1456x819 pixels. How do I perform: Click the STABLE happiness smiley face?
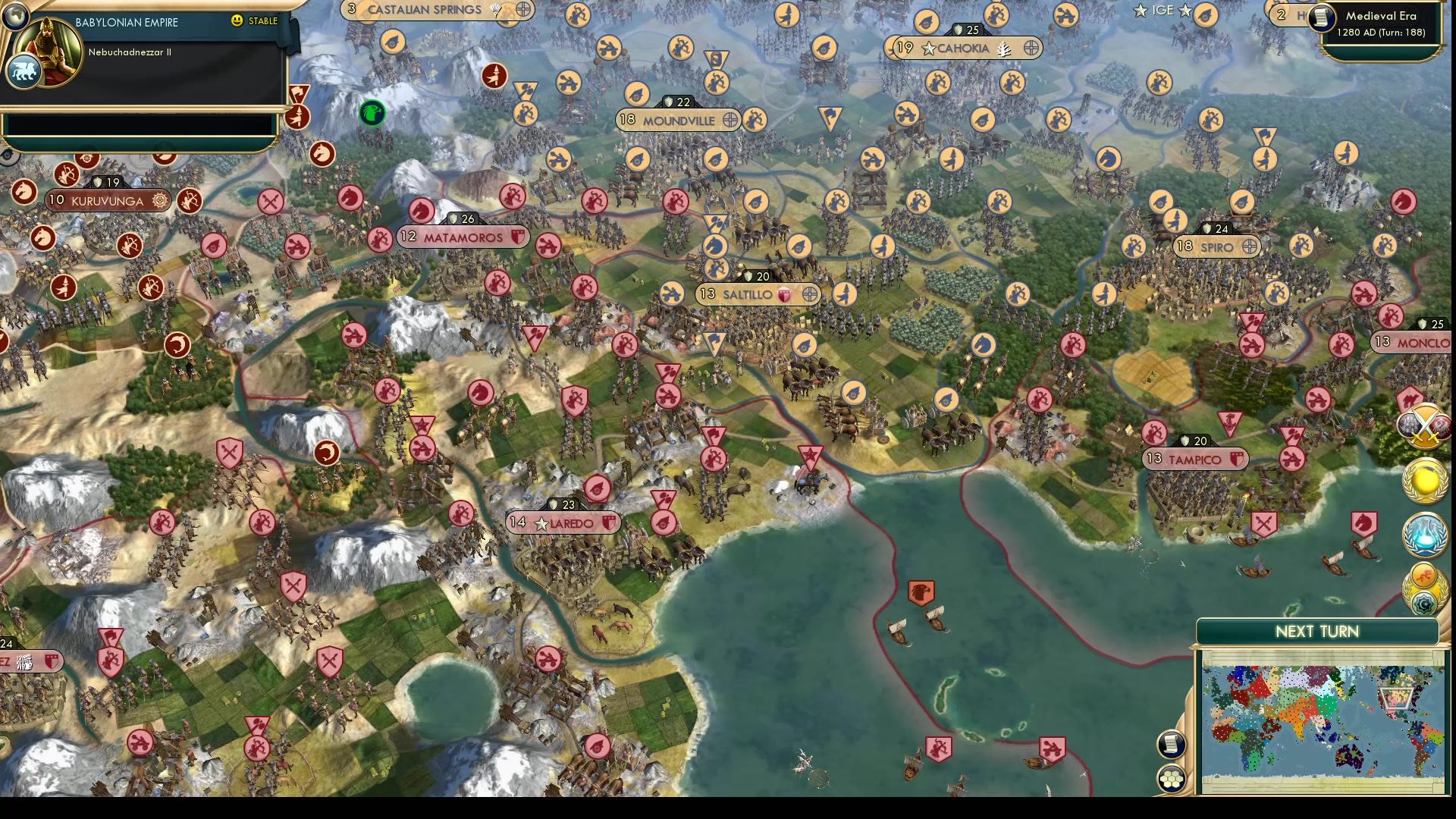tap(238, 22)
